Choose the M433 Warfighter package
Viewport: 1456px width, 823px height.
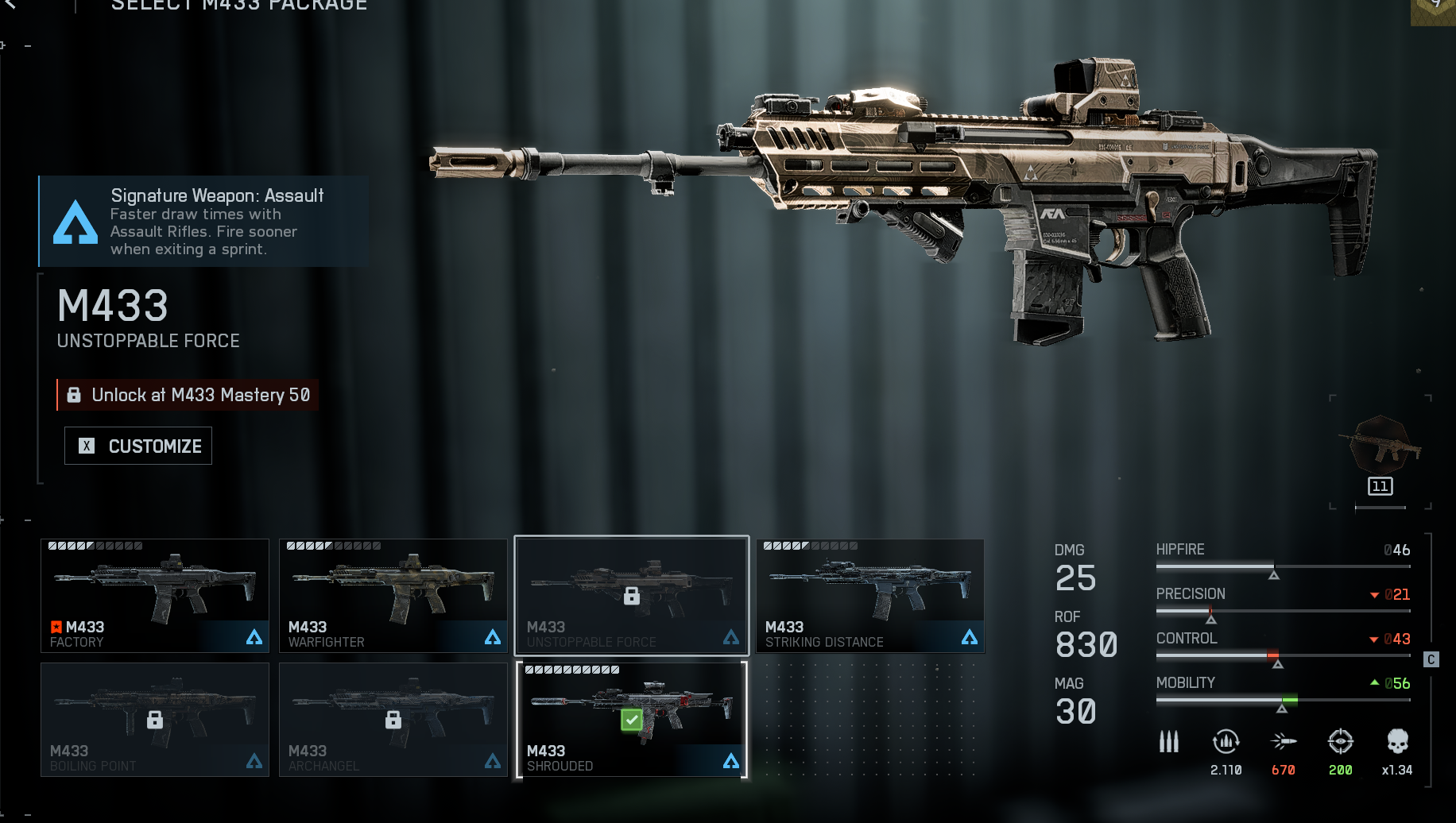pos(393,596)
